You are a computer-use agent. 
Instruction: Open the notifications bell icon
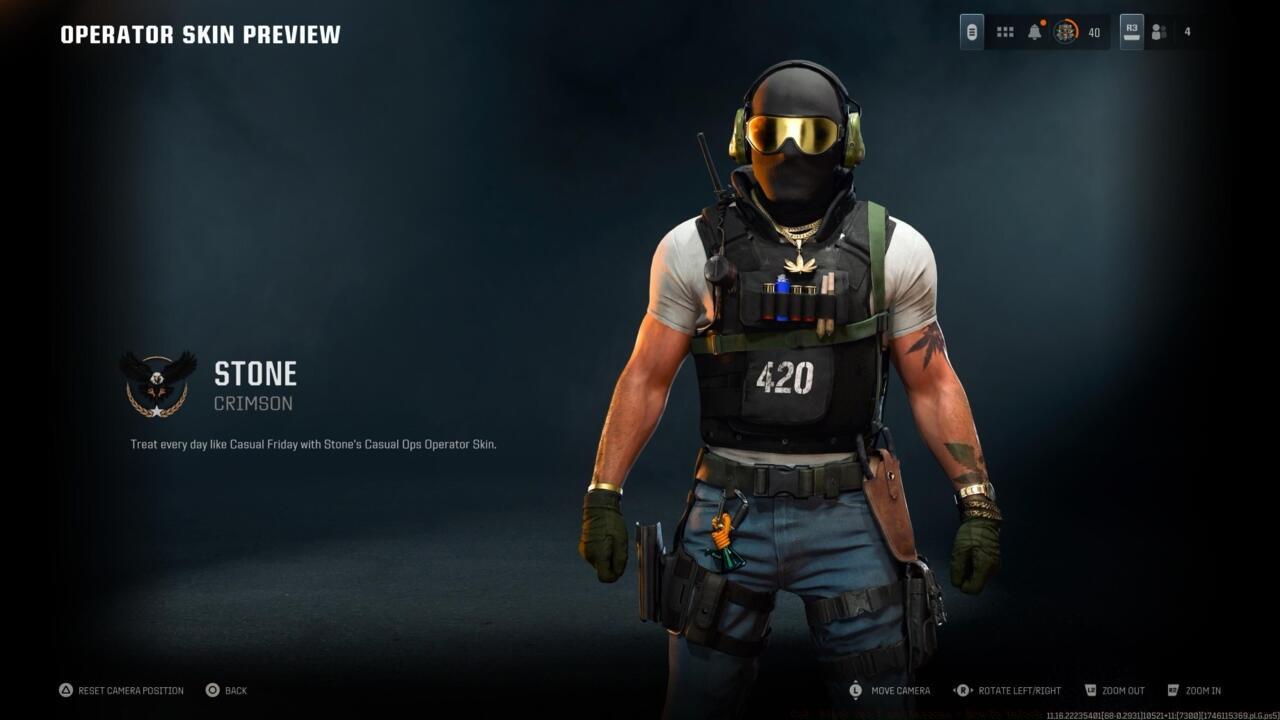(1033, 31)
